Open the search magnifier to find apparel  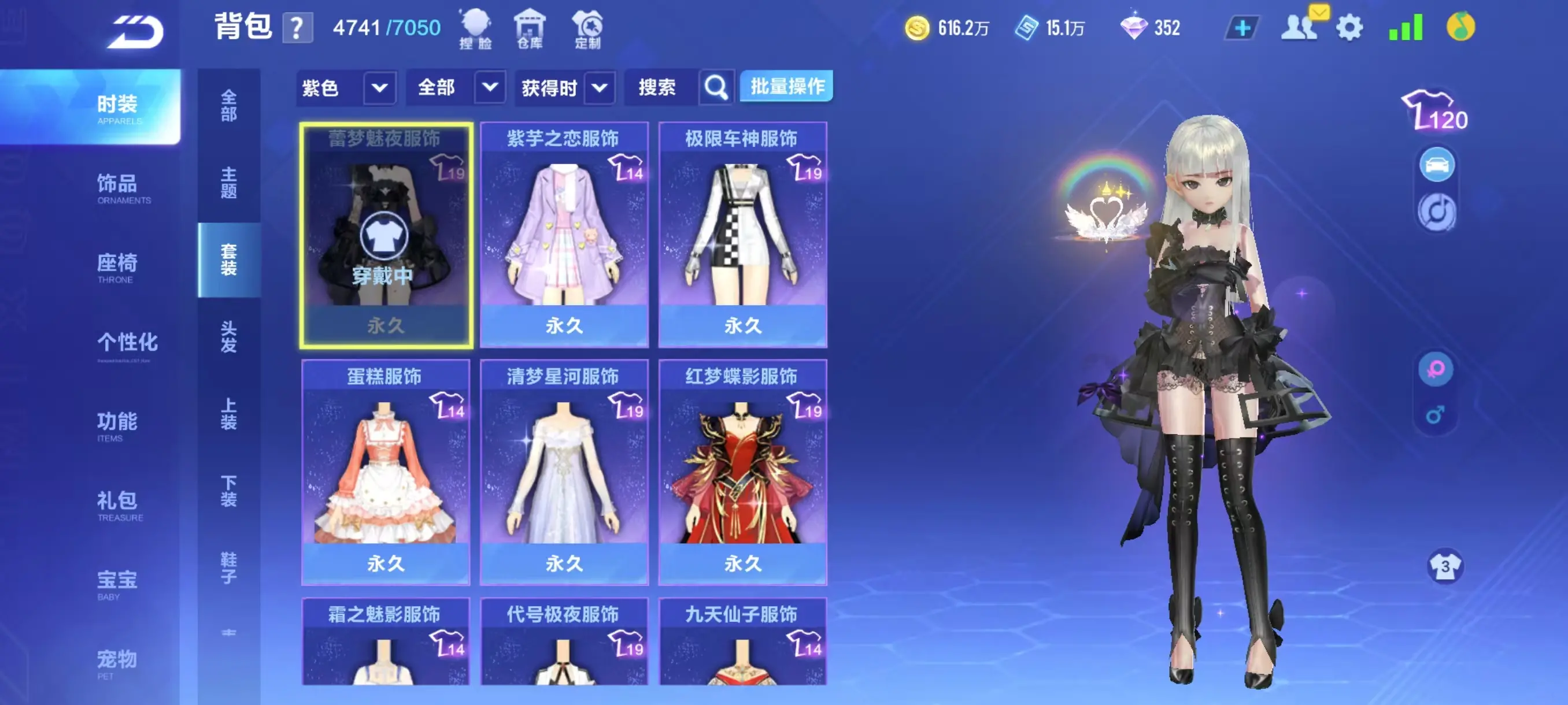(x=715, y=87)
